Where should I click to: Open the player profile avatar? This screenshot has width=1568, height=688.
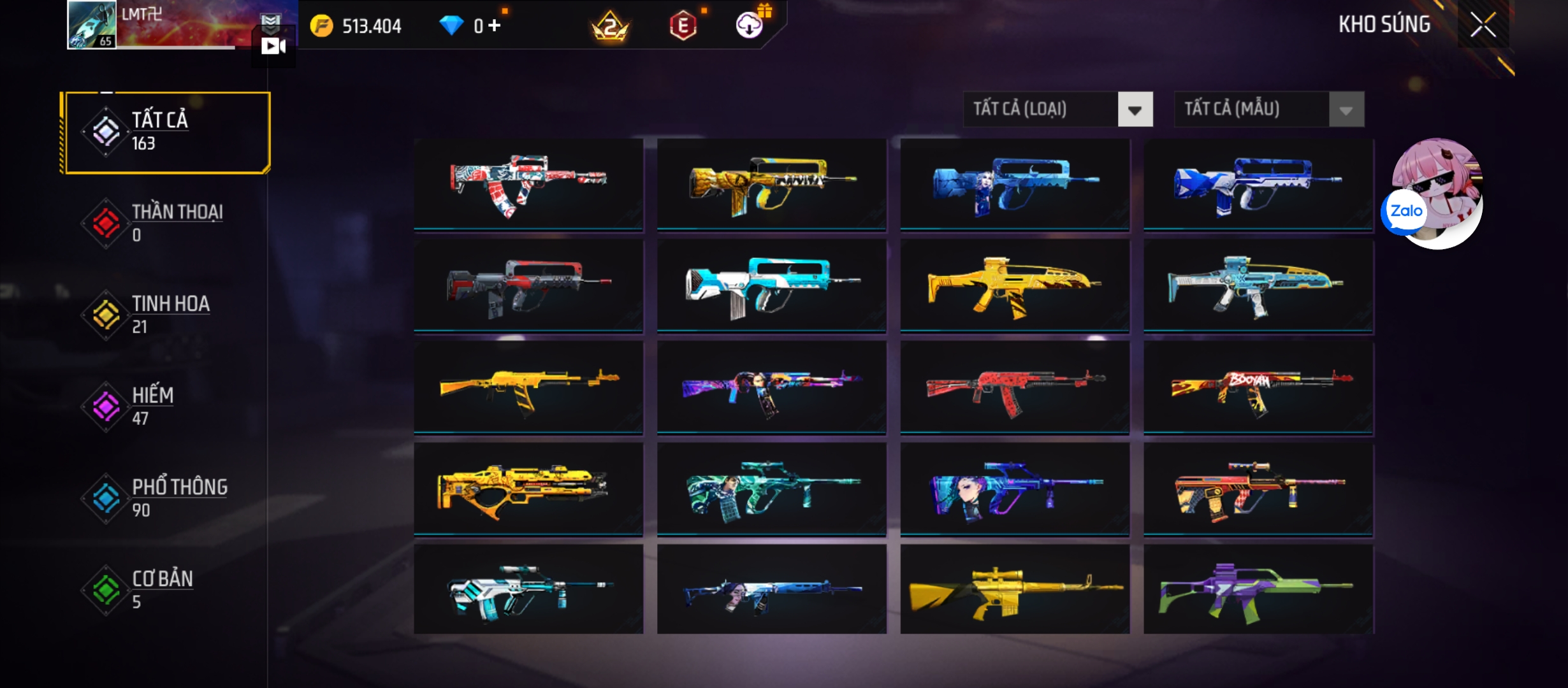pos(92,25)
